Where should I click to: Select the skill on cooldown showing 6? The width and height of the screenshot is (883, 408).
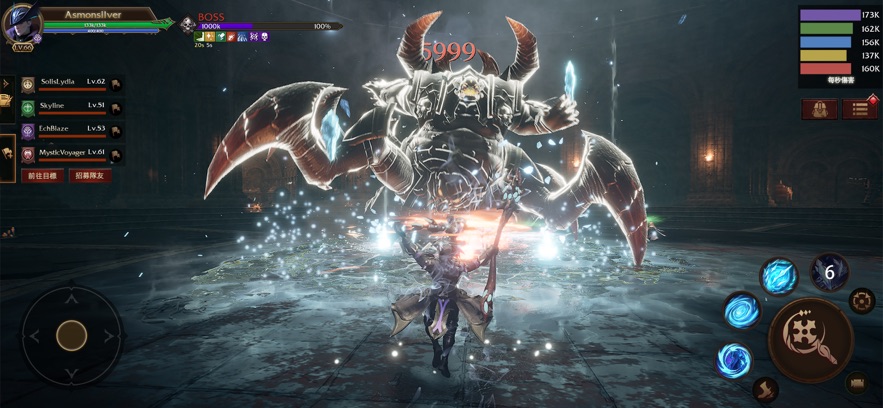tap(829, 272)
